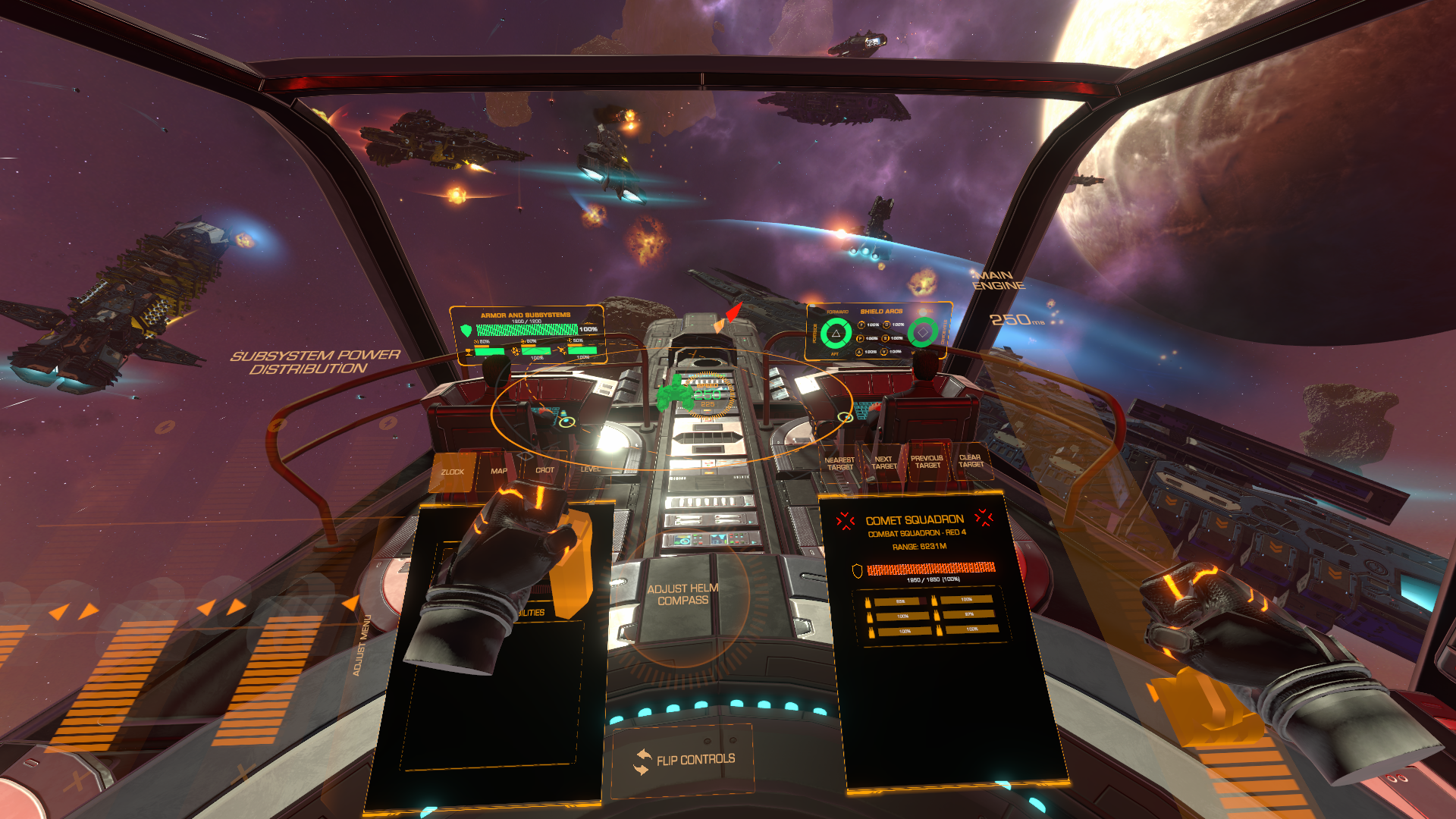Select the Nearest Target button
The height and width of the screenshot is (819, 1456).
click(x=839, y=463)
